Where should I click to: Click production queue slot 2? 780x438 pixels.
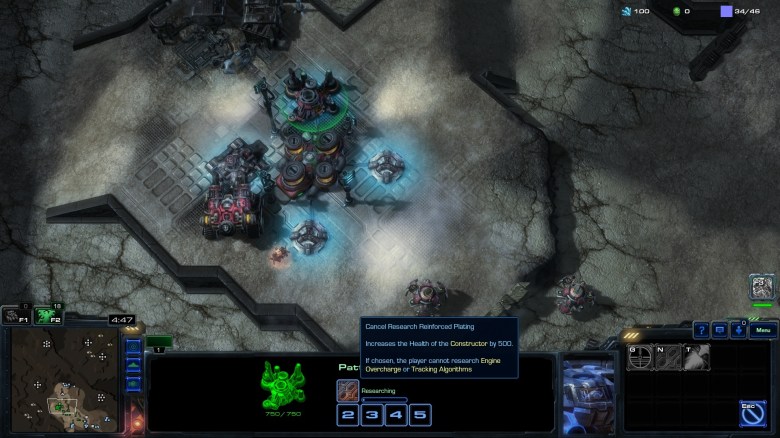(348, 414)
